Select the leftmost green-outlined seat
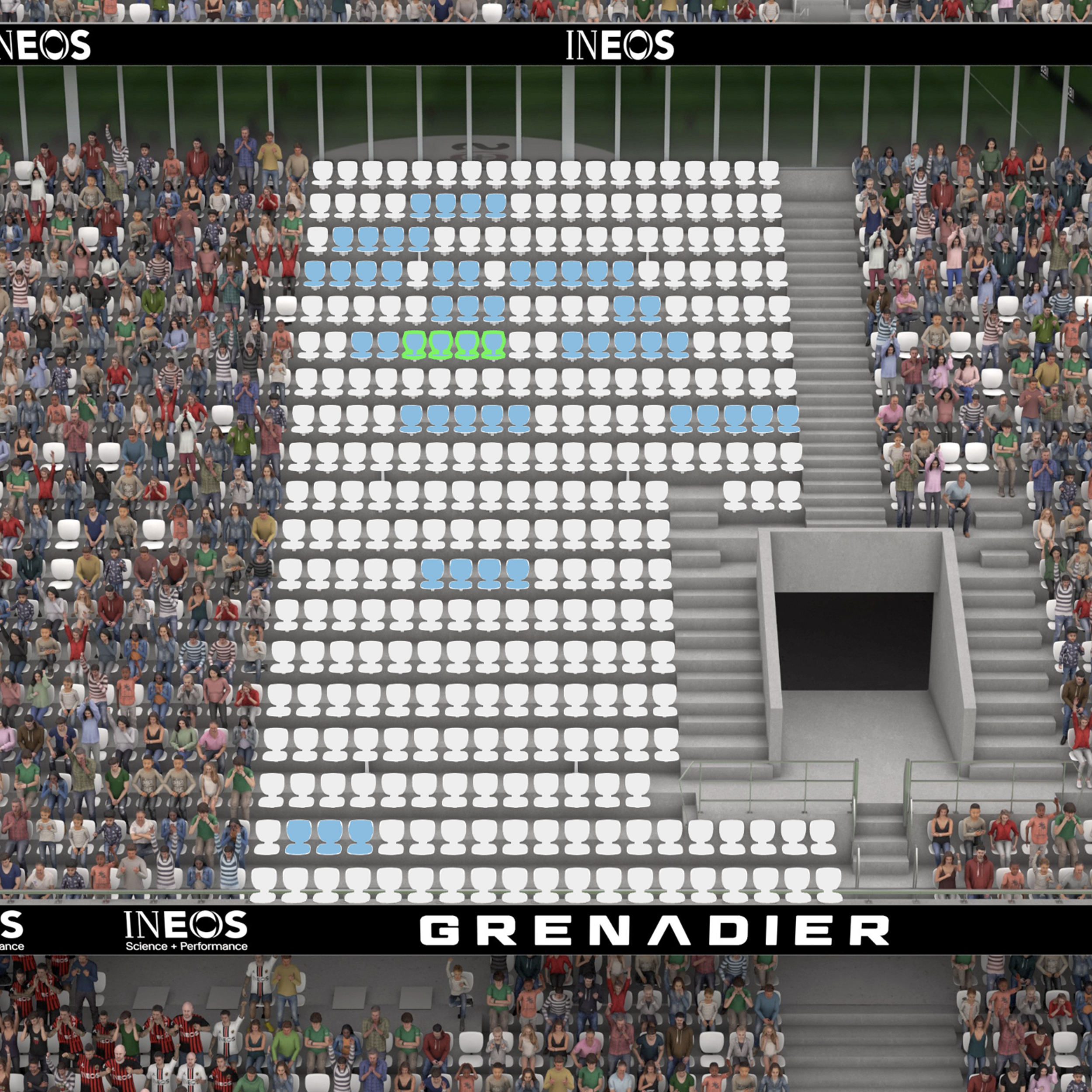Viewport: 1092px width, 1092px height. click(x=414, y=345)
